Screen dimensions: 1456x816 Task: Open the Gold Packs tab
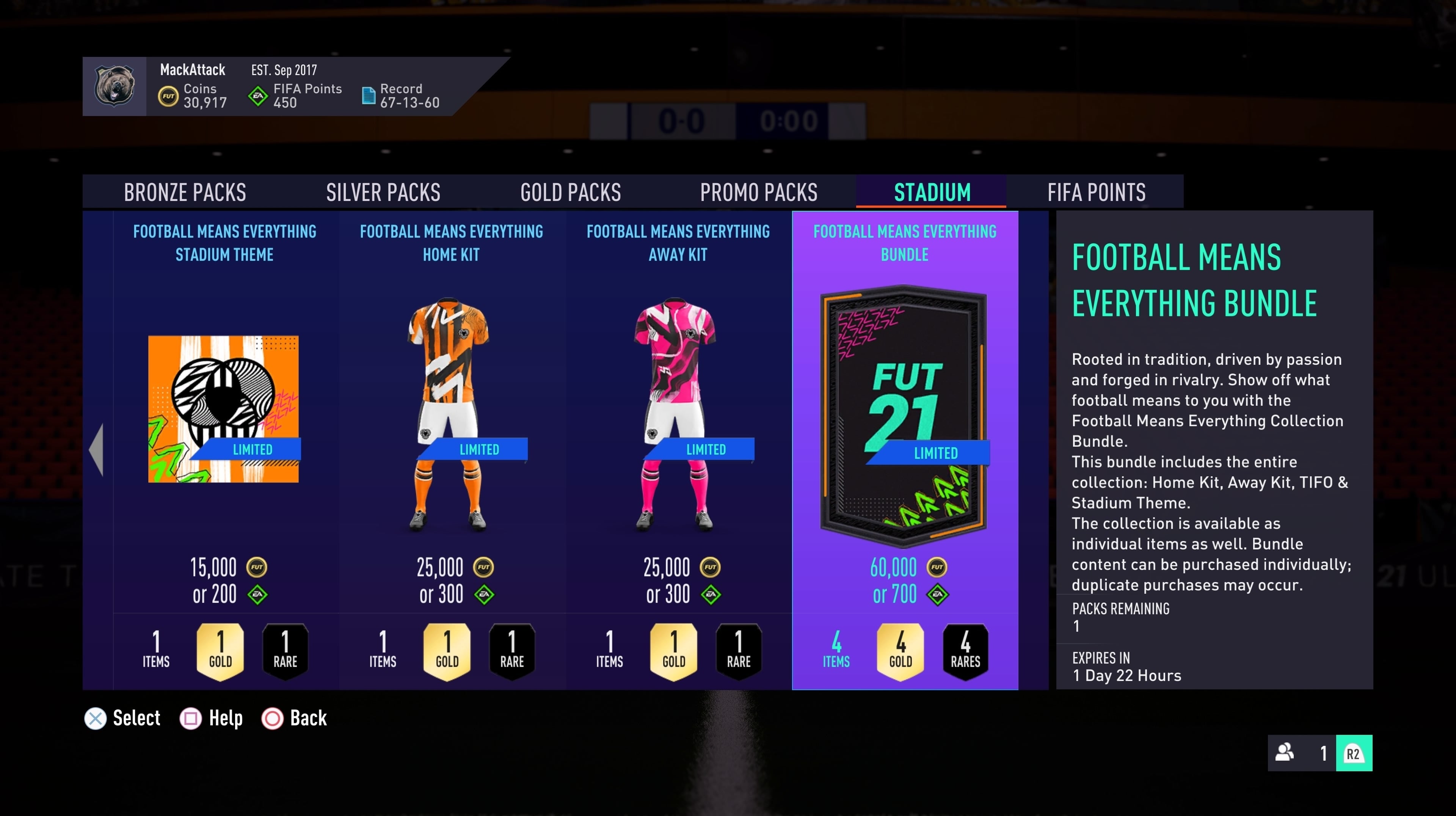tap(571, 192)
